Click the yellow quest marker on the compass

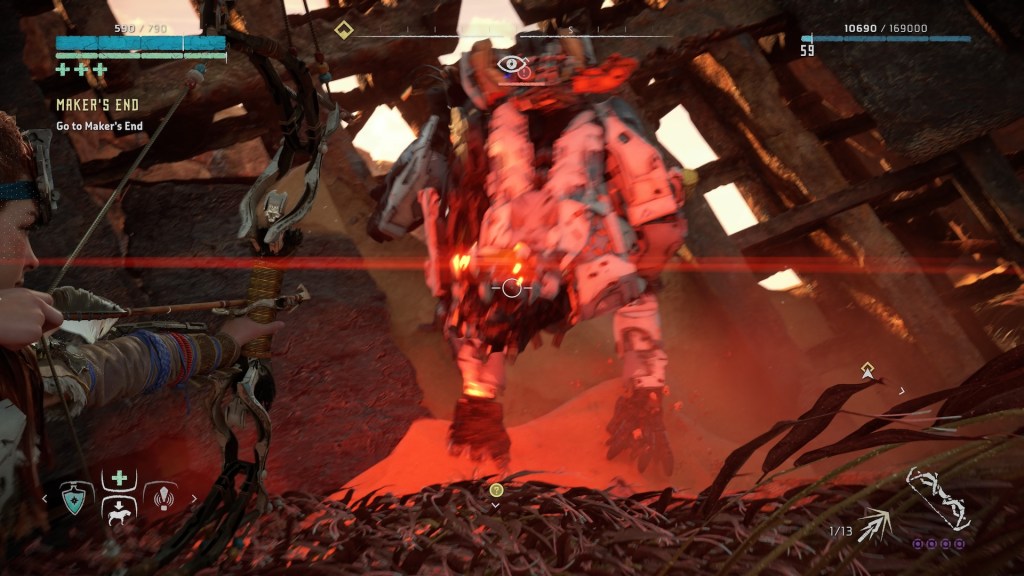tap(344, 29)
